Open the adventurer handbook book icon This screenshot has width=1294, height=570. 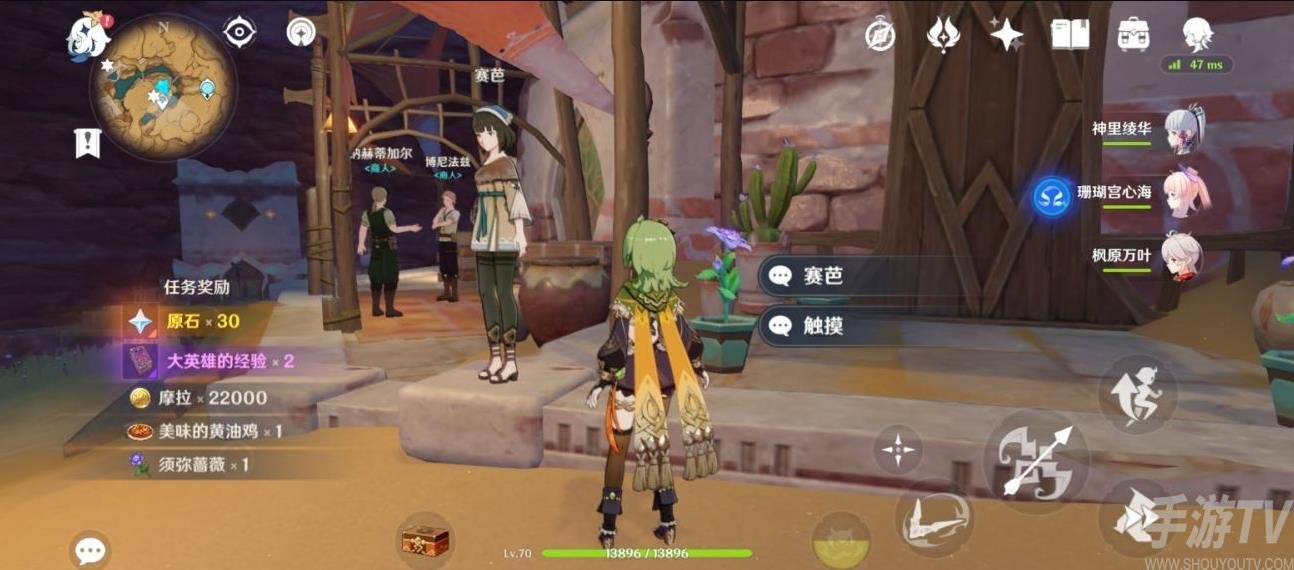(1069, 34)
